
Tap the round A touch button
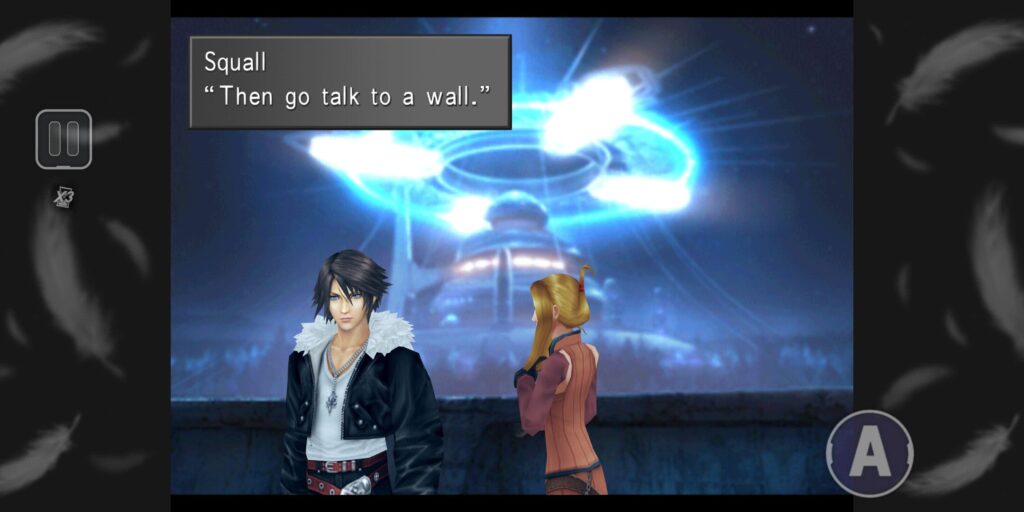[869, 453]
